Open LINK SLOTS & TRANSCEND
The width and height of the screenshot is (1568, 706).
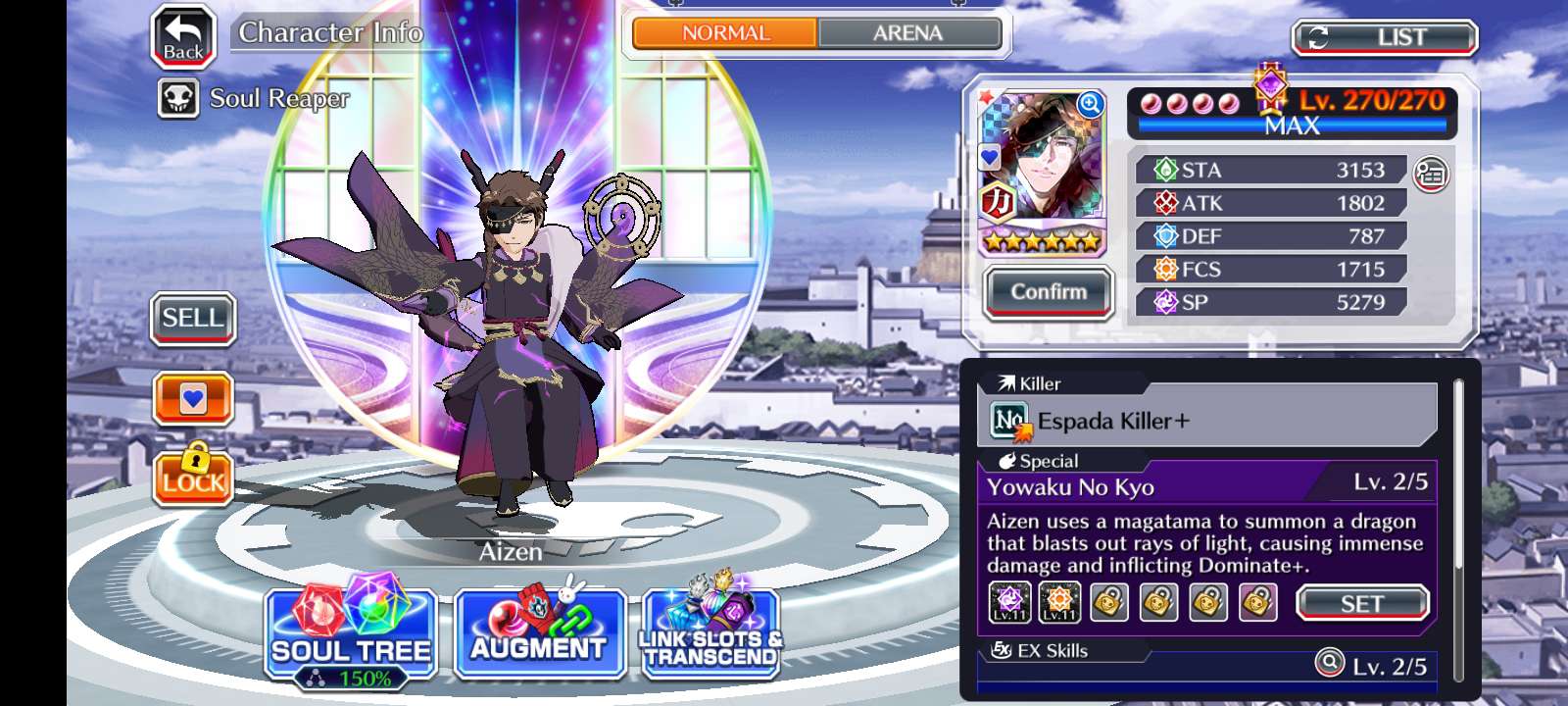click(x=710, y=633)
